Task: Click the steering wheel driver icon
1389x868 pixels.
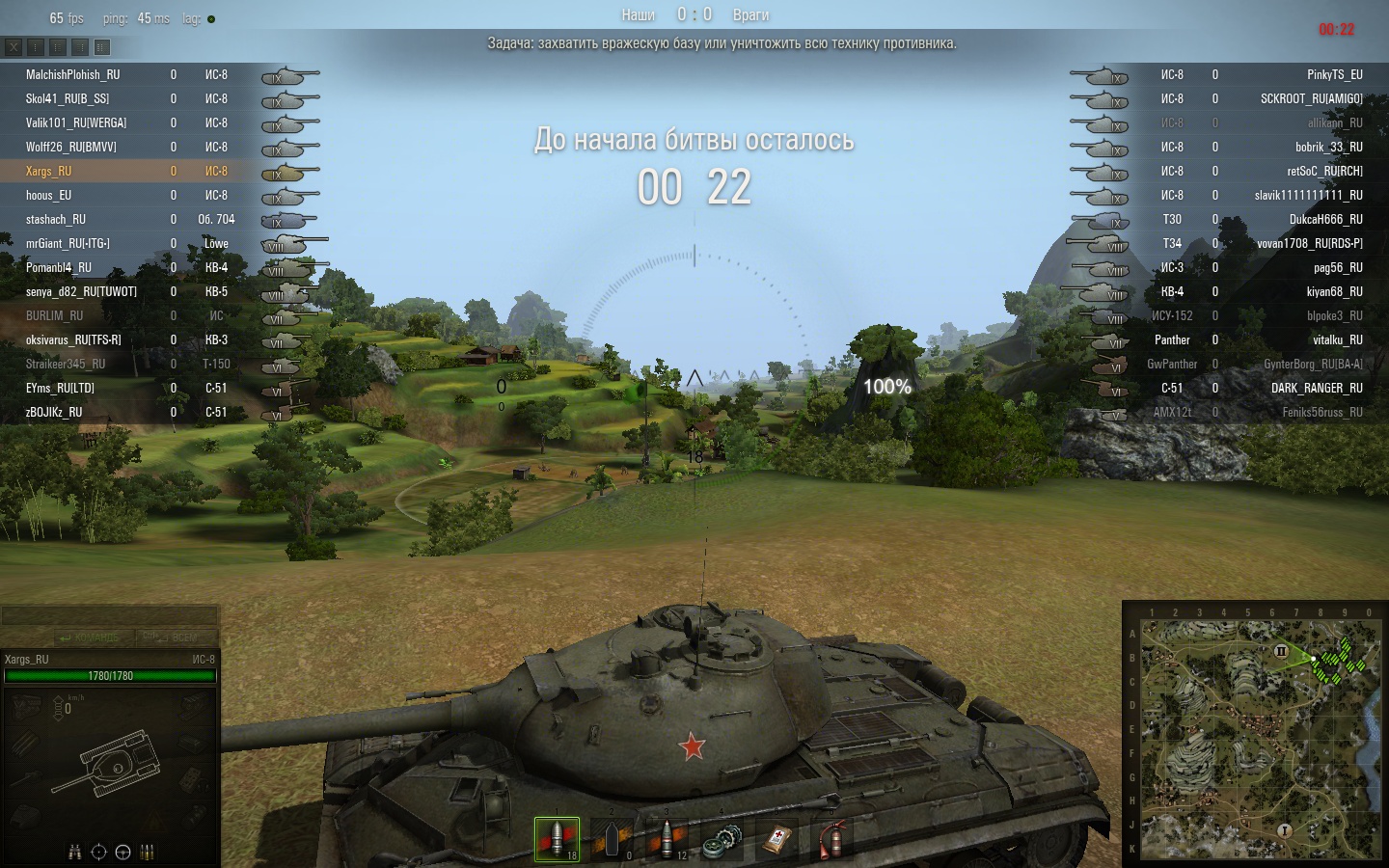Action: [123, 852]
